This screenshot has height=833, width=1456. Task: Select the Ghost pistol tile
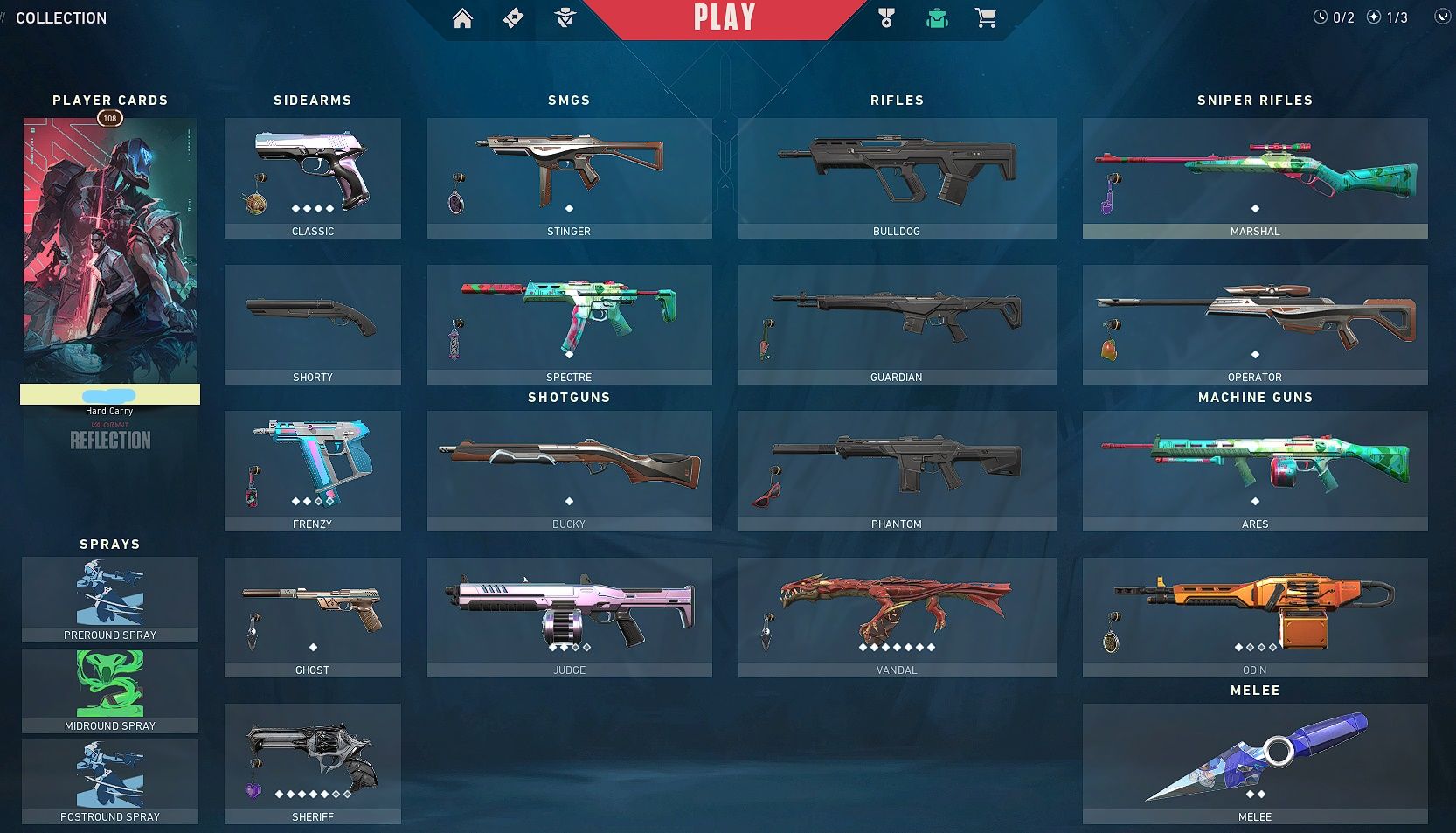pos(312,616)
